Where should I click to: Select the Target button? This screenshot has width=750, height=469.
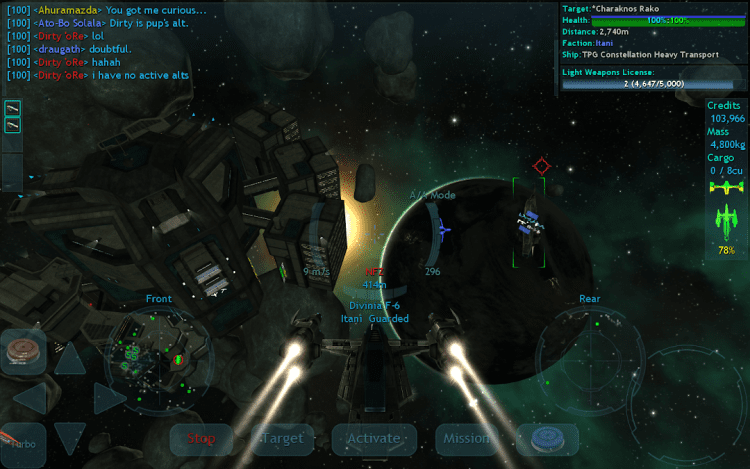pyautogui.click(x=280, y=438)
